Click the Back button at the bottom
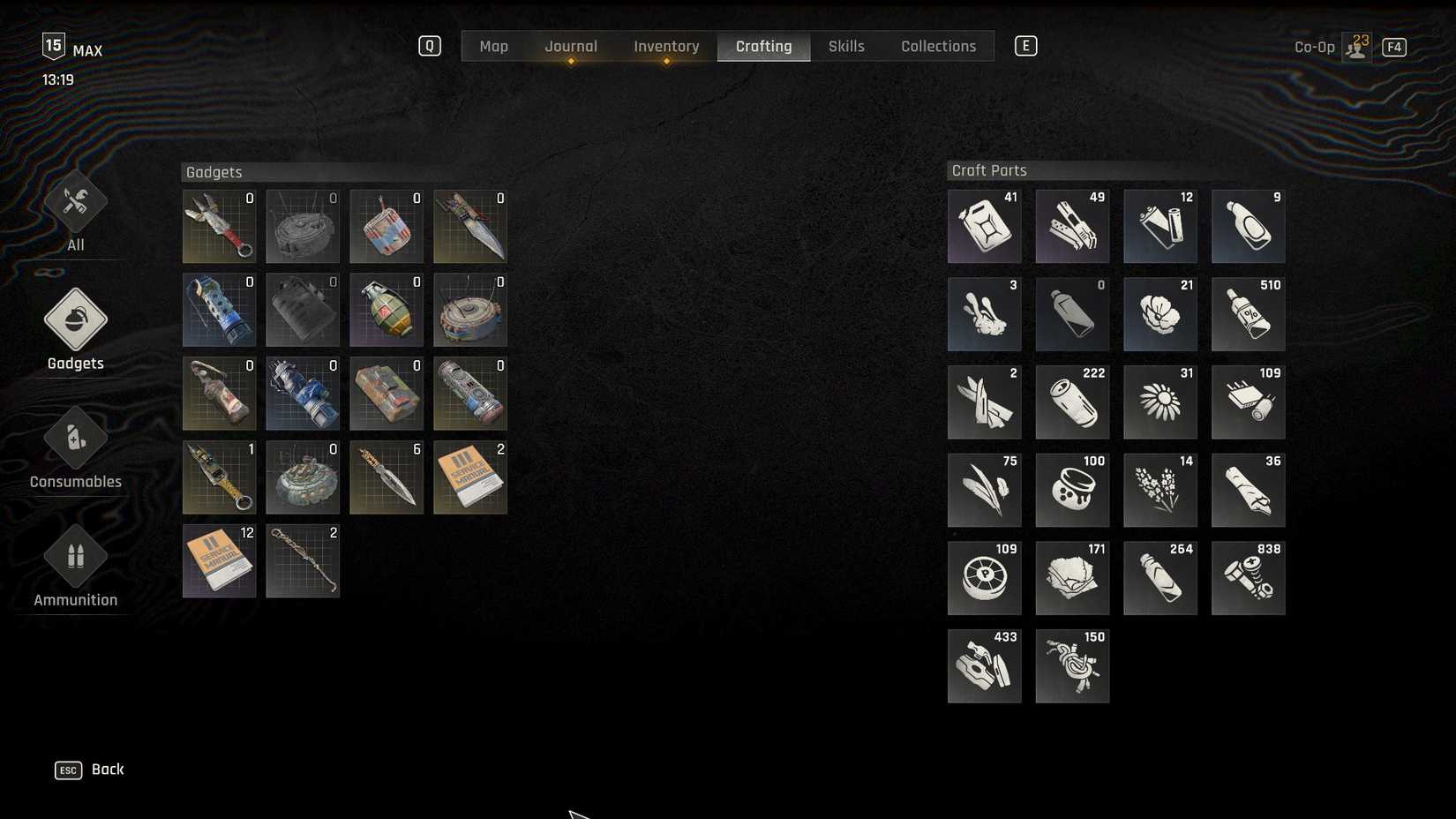 108,769
